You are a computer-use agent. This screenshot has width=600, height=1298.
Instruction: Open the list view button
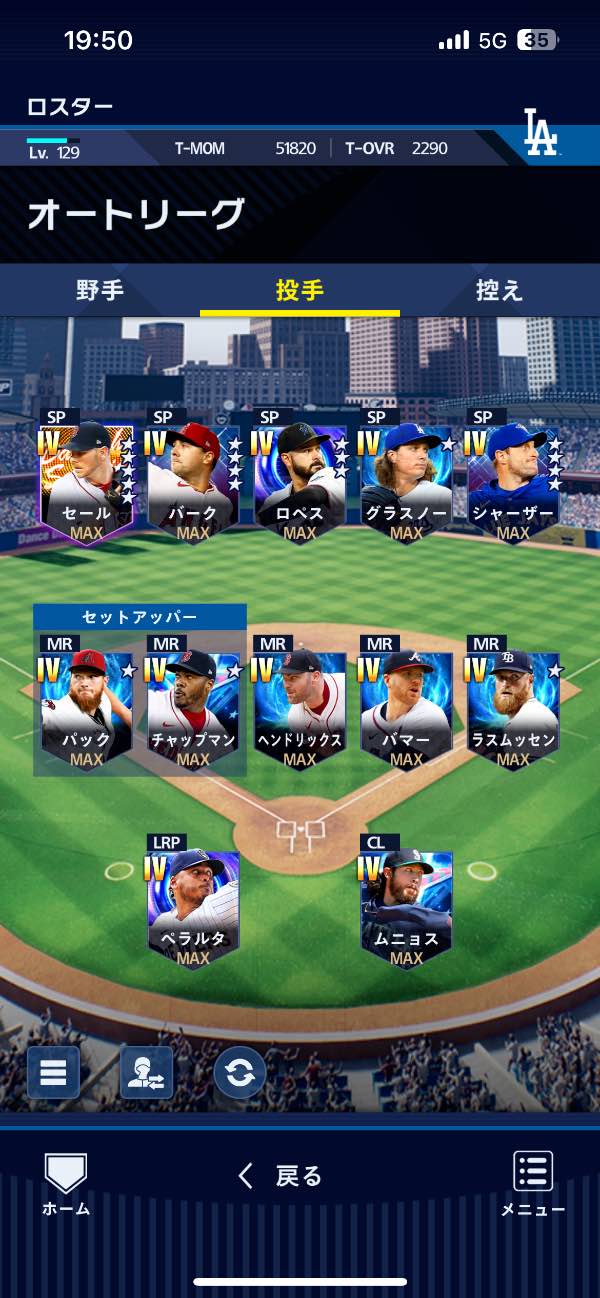[53, 1072]
